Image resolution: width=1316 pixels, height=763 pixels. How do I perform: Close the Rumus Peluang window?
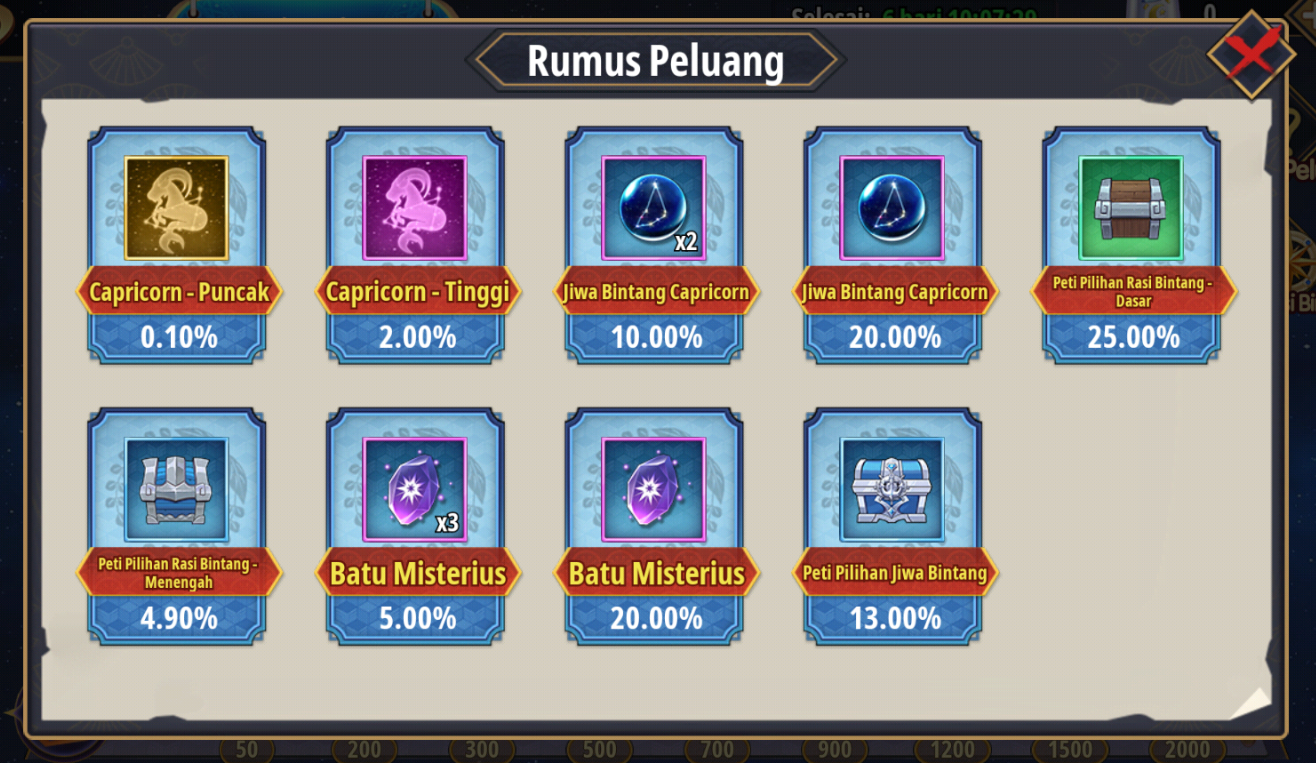1250,54
